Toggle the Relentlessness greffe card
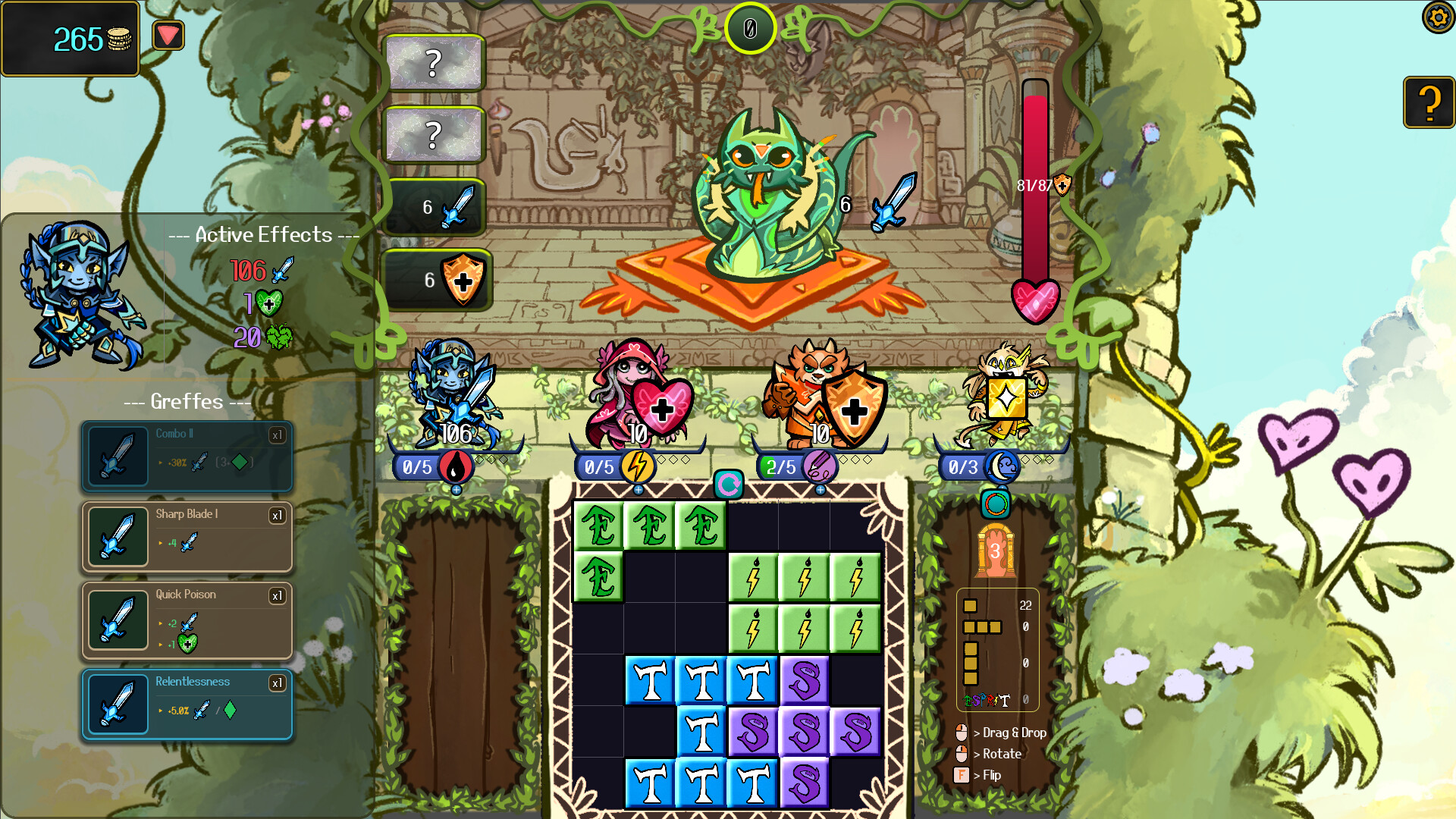Viewport: 1456px width, 819px height. point(187,704)
